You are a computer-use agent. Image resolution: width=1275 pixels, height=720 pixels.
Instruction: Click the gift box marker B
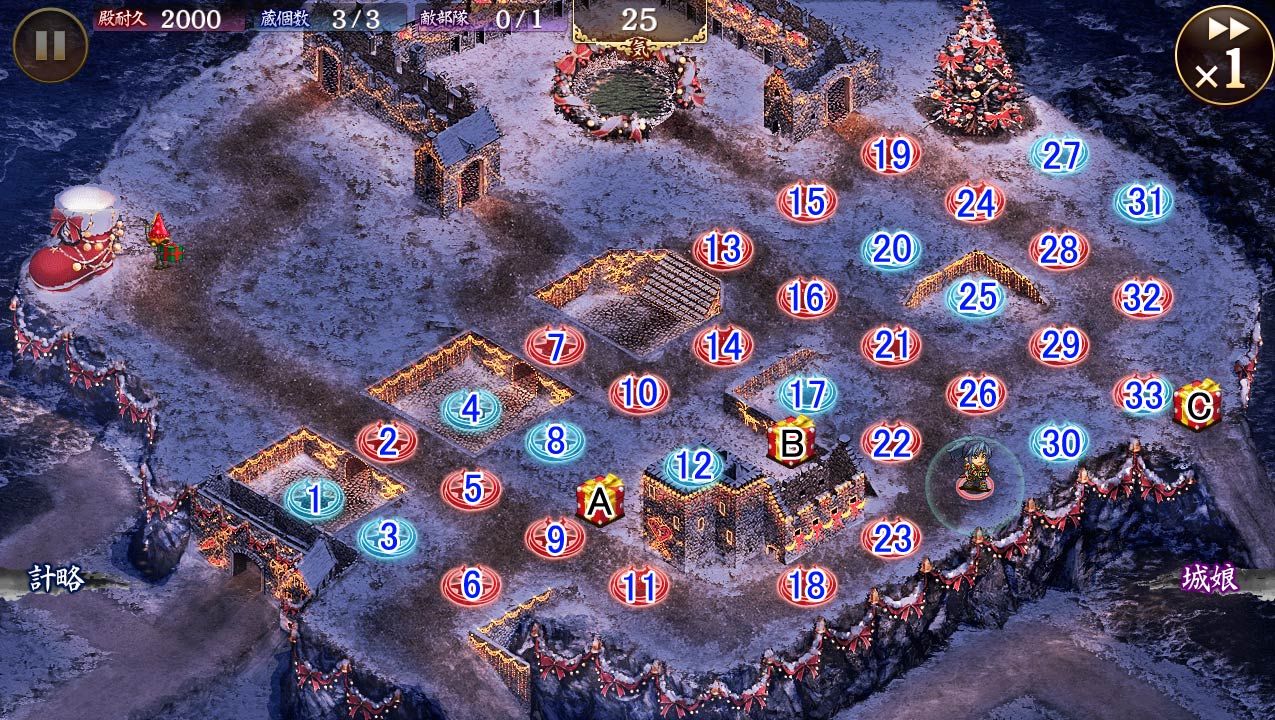792,443
